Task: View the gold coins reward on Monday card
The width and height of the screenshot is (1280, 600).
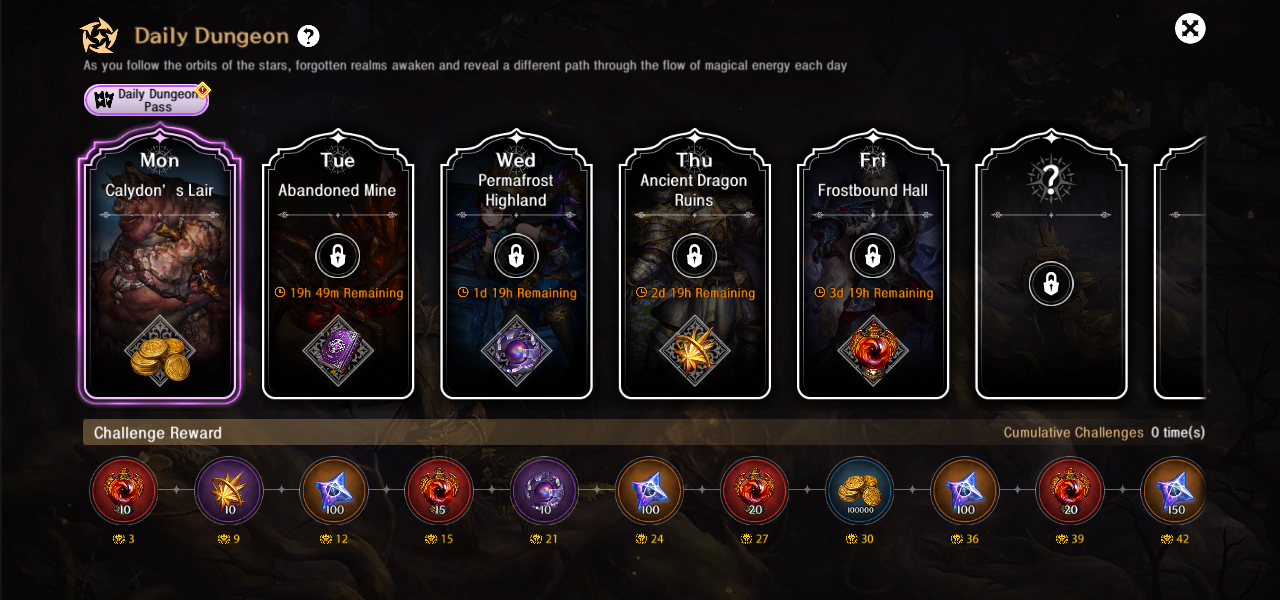Action: click(160, 352)
